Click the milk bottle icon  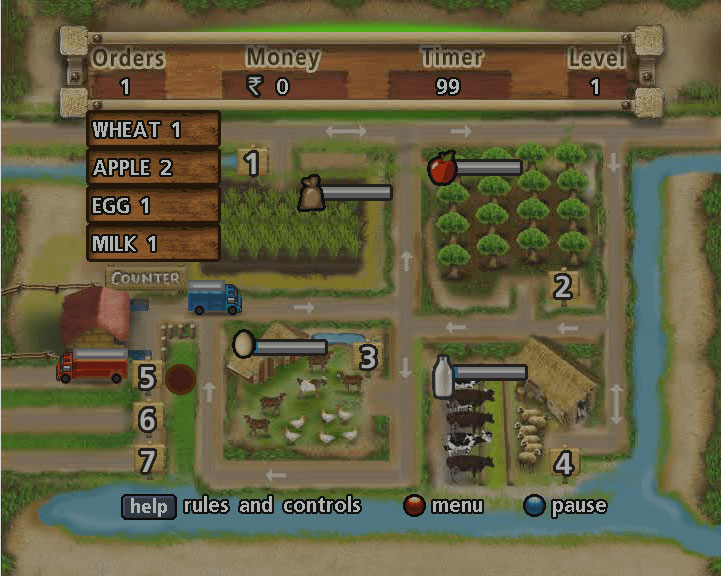pos(442,375)
